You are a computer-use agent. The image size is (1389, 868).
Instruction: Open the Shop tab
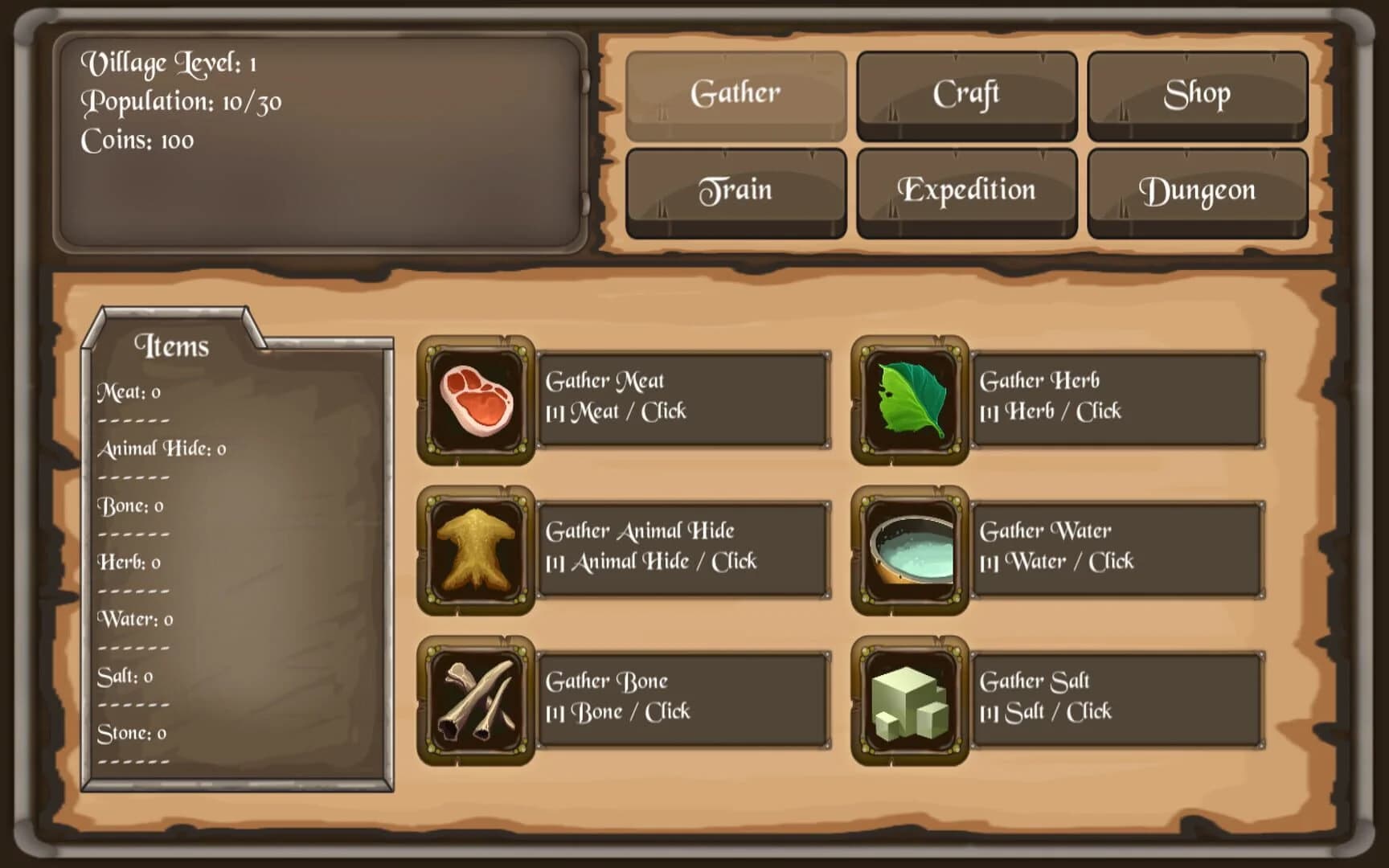1197,93
